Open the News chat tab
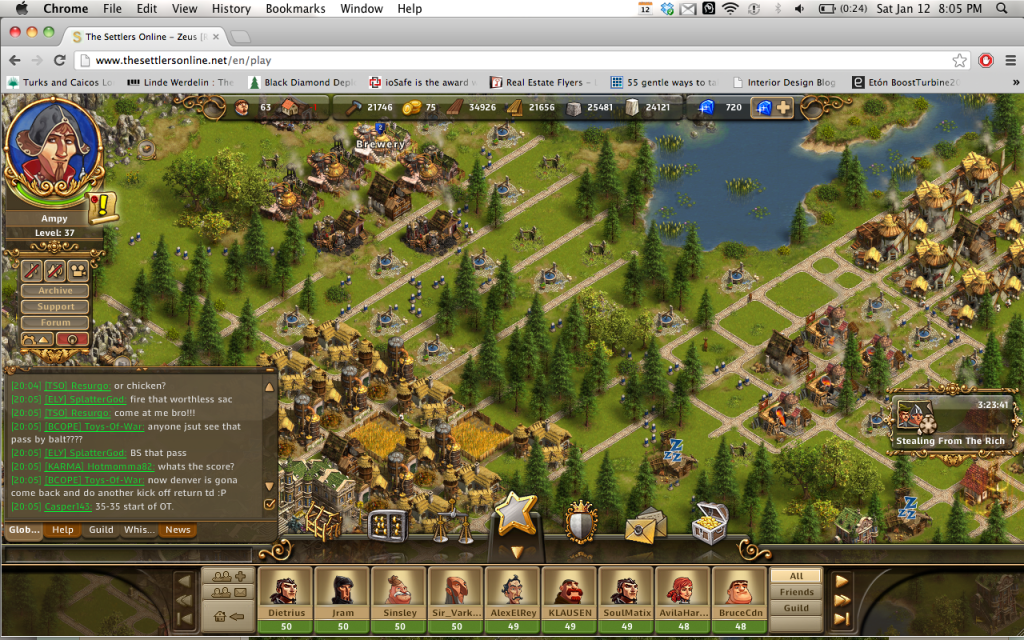1024x640 pixels. tap(178, 530)
